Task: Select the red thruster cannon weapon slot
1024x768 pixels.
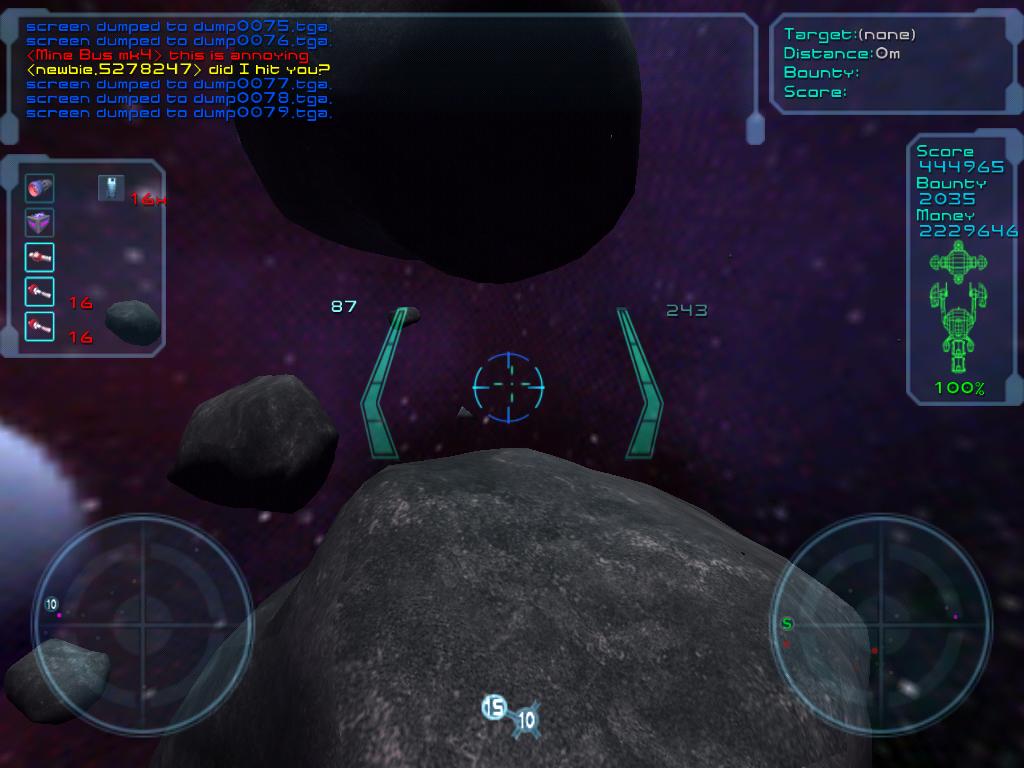Action: [39, 188]
